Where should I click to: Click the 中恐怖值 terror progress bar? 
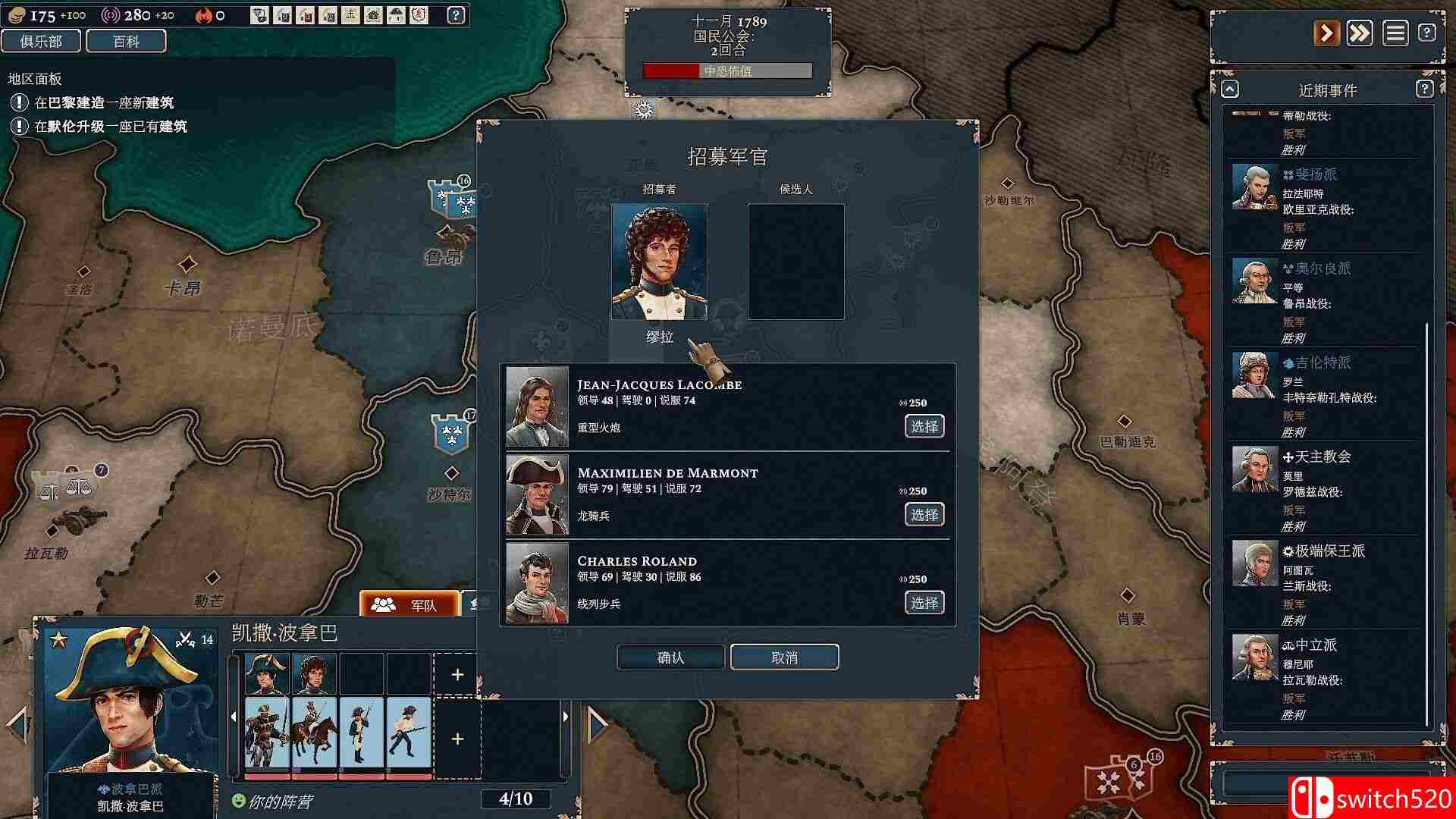[x=726, y=70]
